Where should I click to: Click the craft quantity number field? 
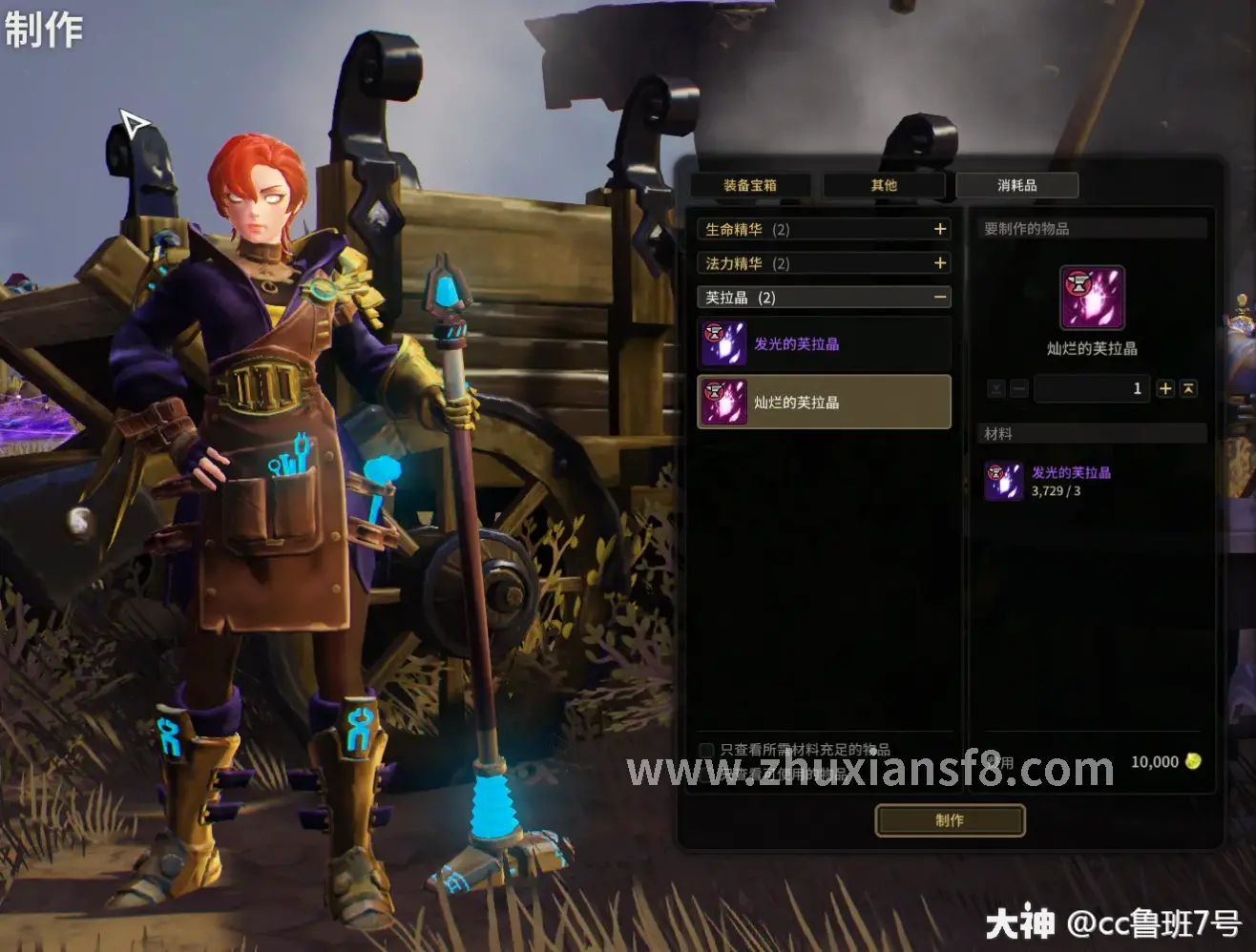click(x=1092, y=388)
